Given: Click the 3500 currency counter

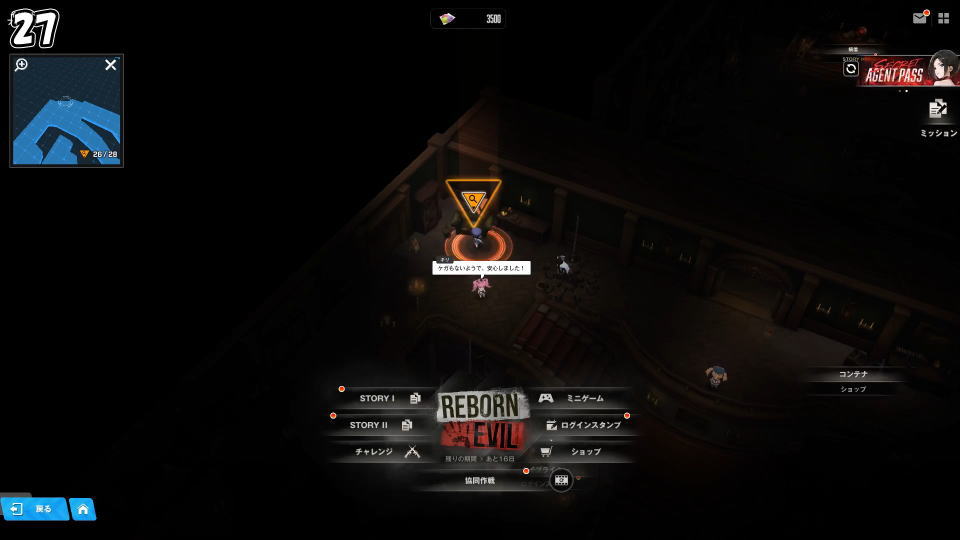Looking at the screenshot, I should (x=468, y=19).
